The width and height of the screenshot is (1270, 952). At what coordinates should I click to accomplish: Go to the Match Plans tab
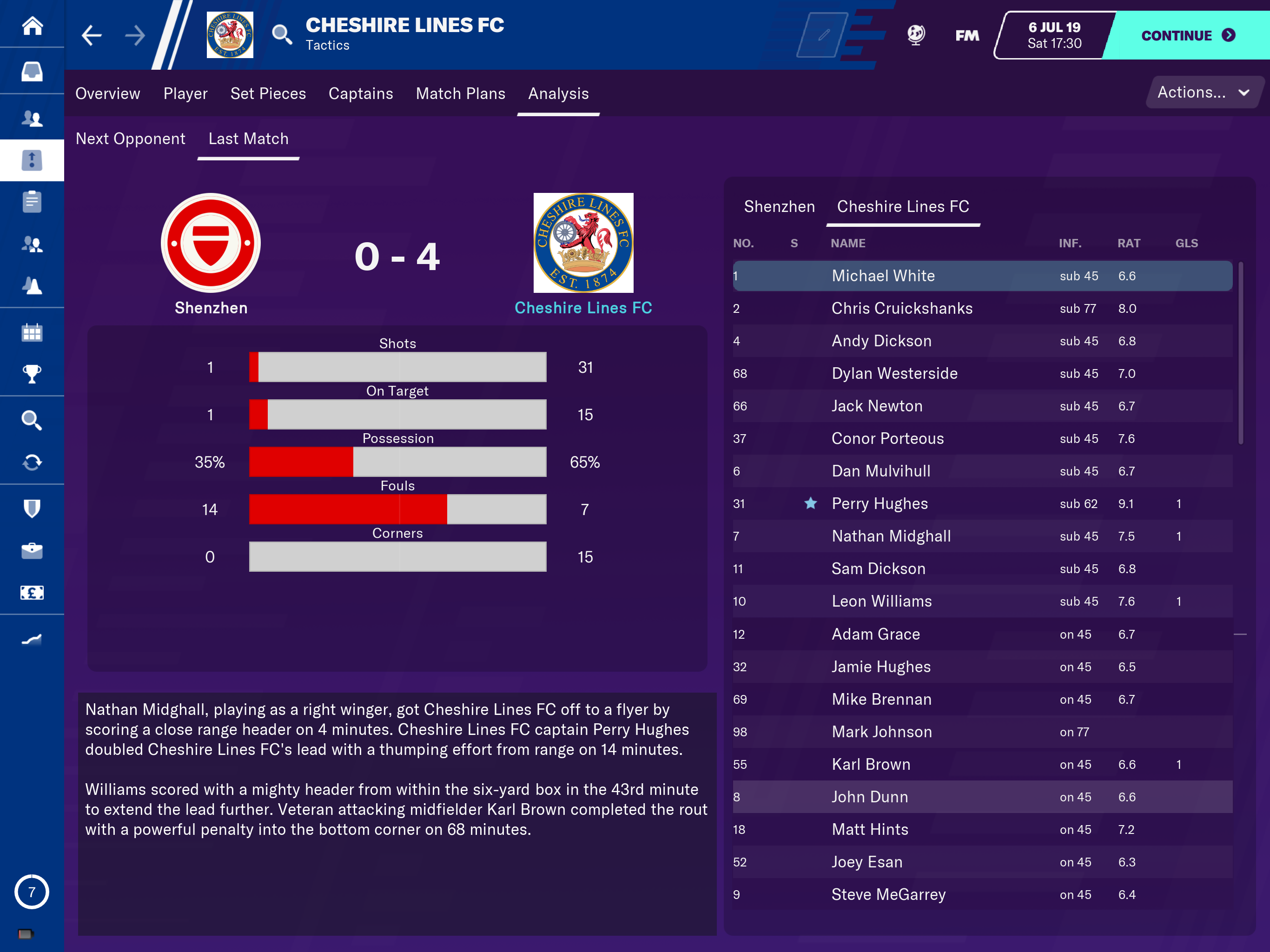pyautogui.click(x=461, y=93)
